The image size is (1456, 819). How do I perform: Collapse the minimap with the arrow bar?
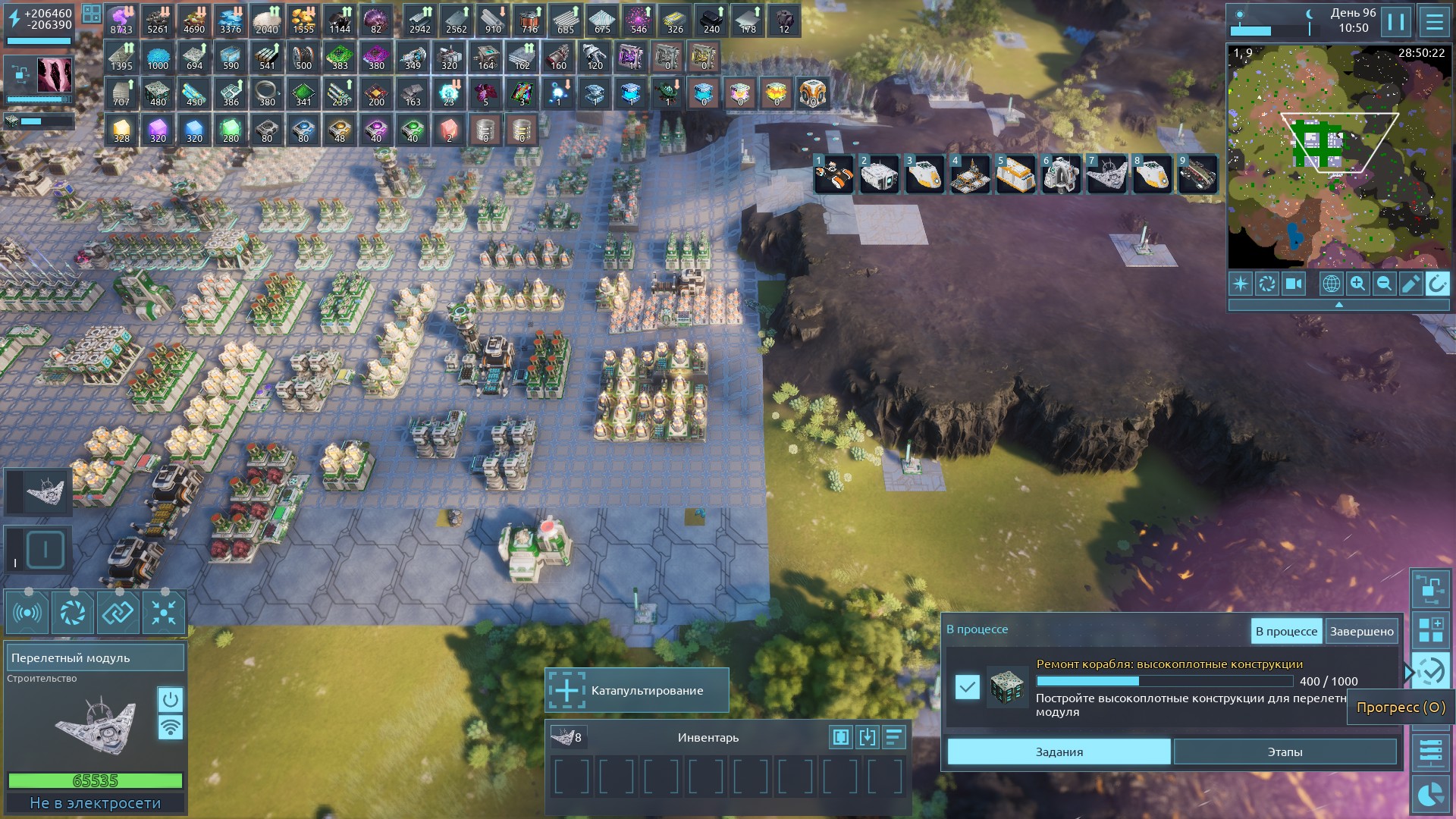coord(1338,305)
